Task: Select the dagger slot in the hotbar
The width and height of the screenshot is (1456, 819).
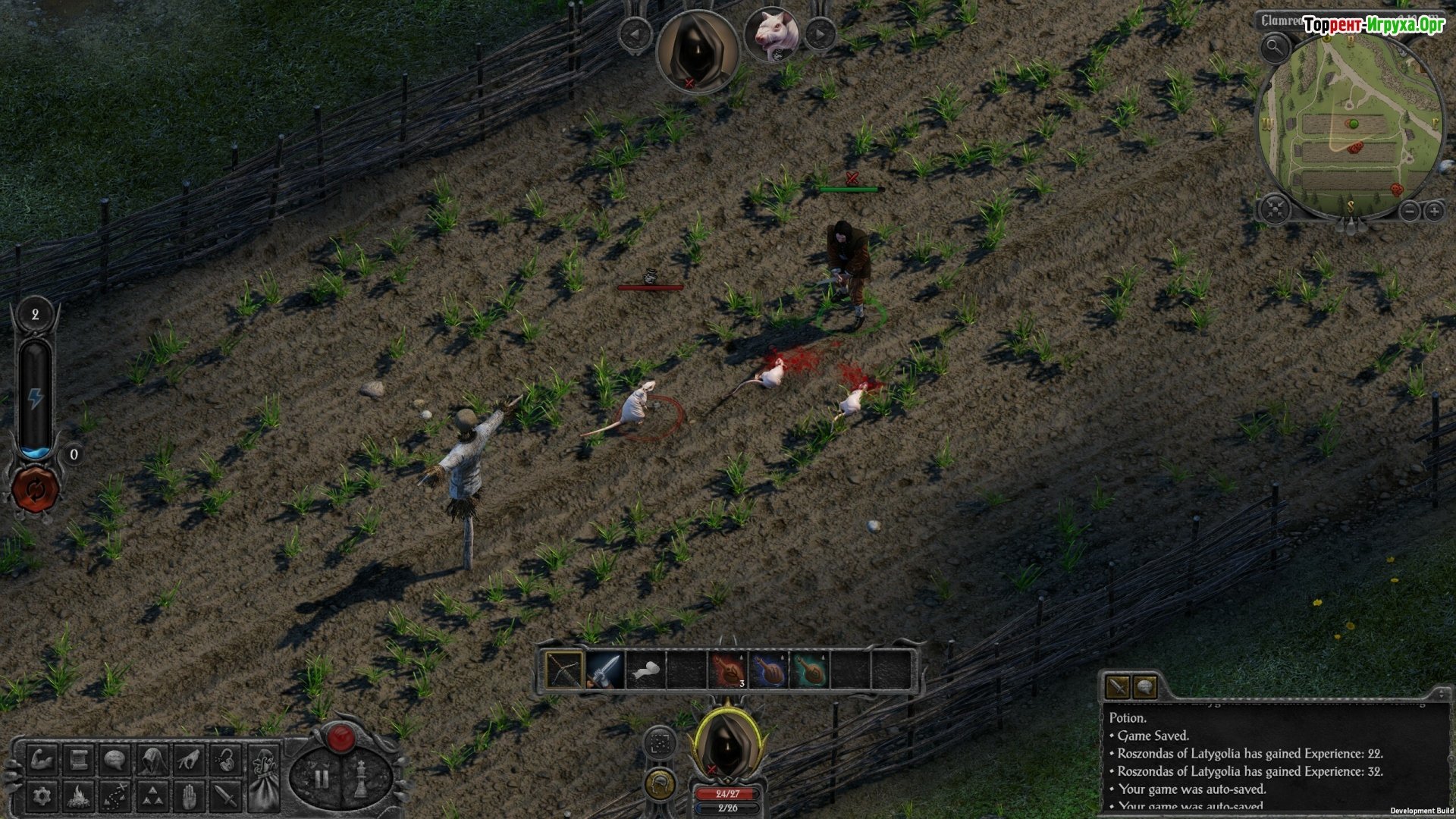Action: [605, 670]
